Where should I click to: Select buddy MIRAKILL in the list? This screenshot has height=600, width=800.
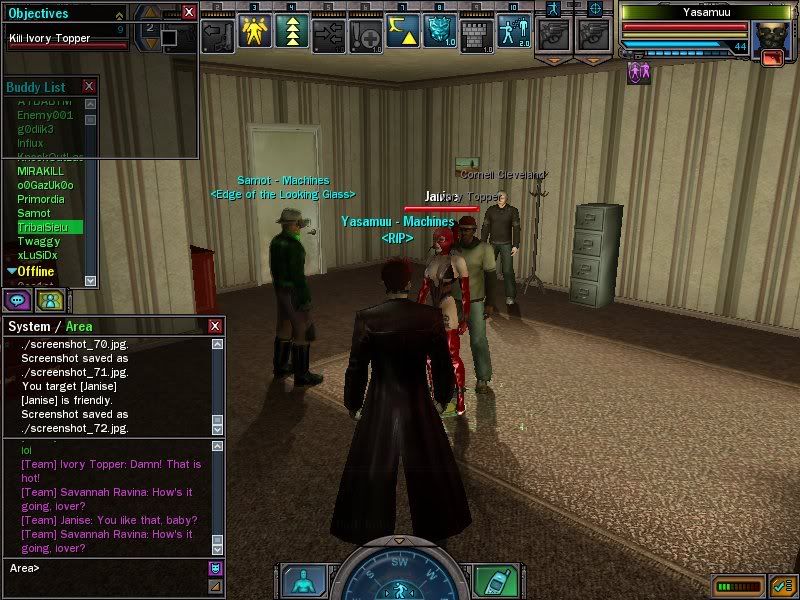(x=40, y=171)
